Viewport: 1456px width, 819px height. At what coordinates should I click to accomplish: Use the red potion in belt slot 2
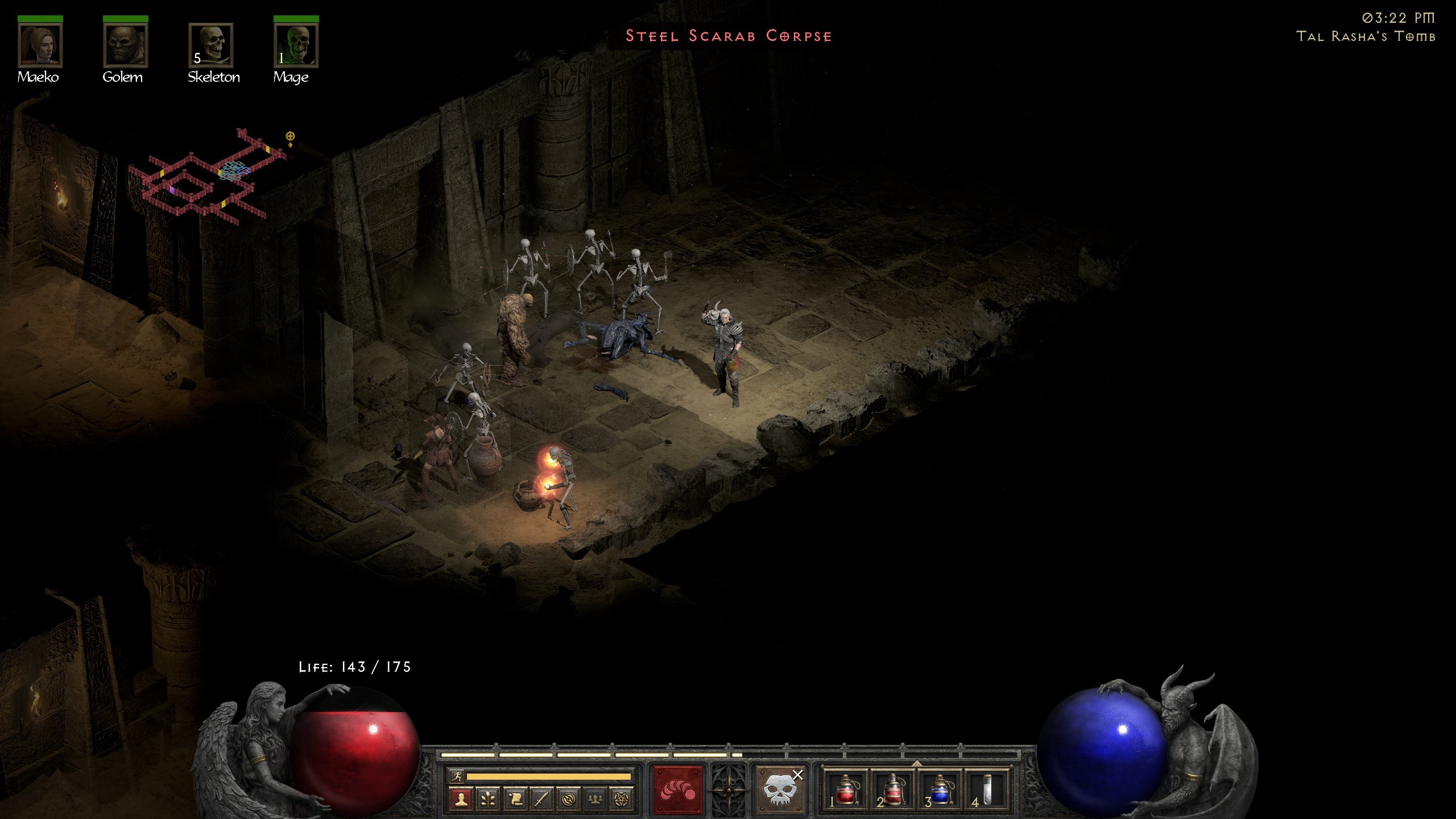[x=893, y=791]
